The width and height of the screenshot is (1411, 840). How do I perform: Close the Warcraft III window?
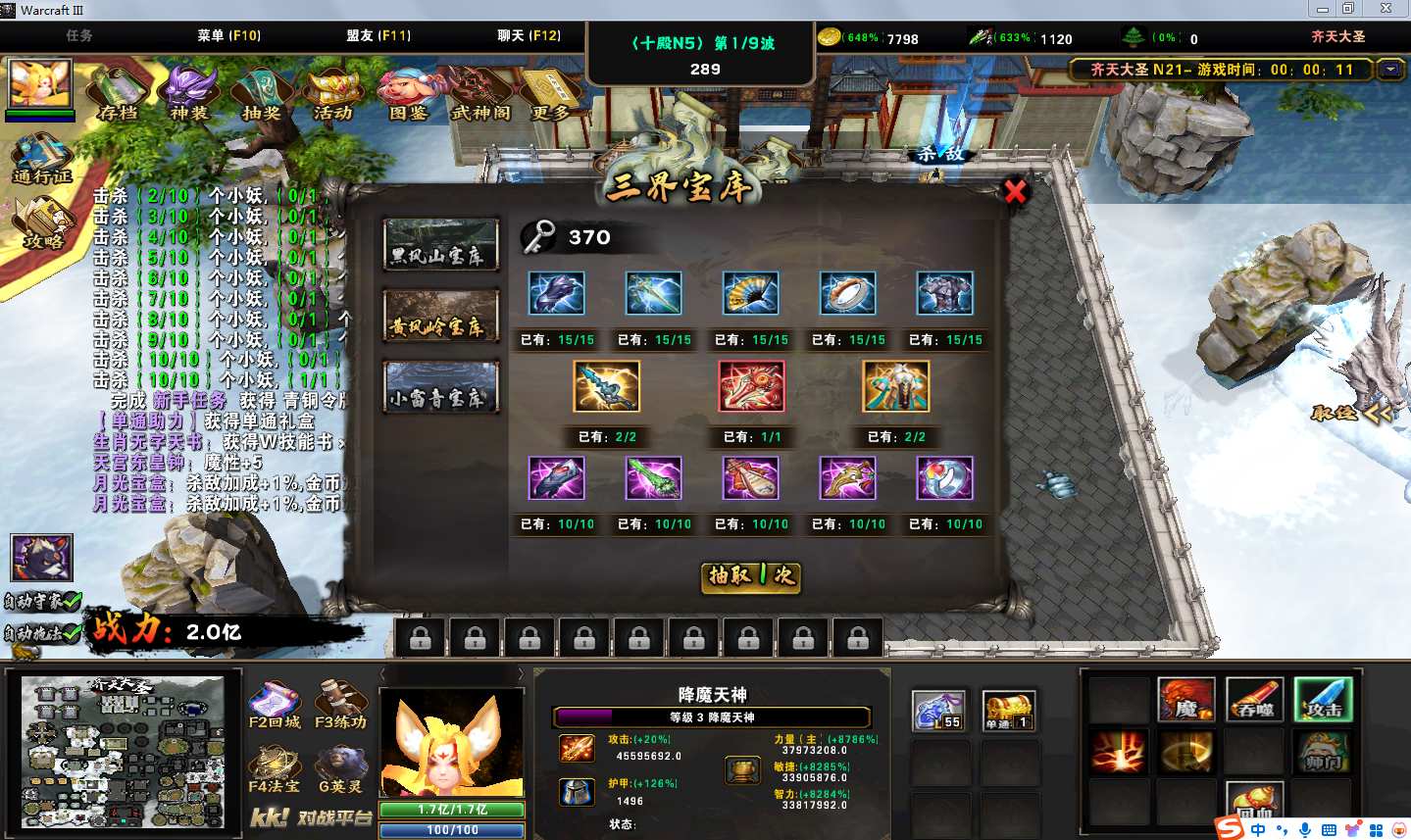pos(1386,9)
